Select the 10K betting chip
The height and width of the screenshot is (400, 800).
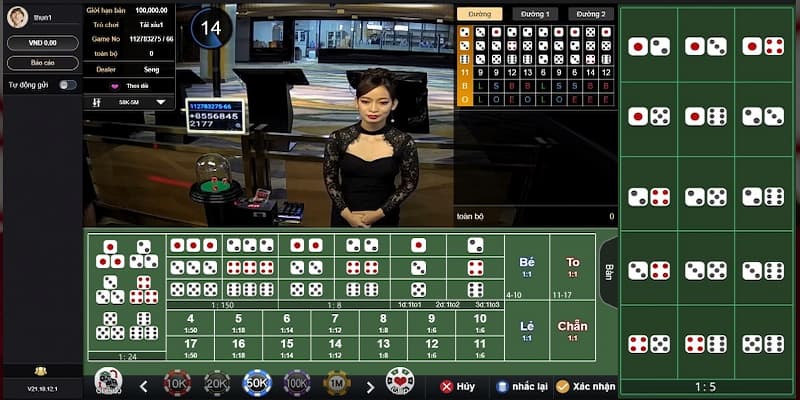(177, 382)
